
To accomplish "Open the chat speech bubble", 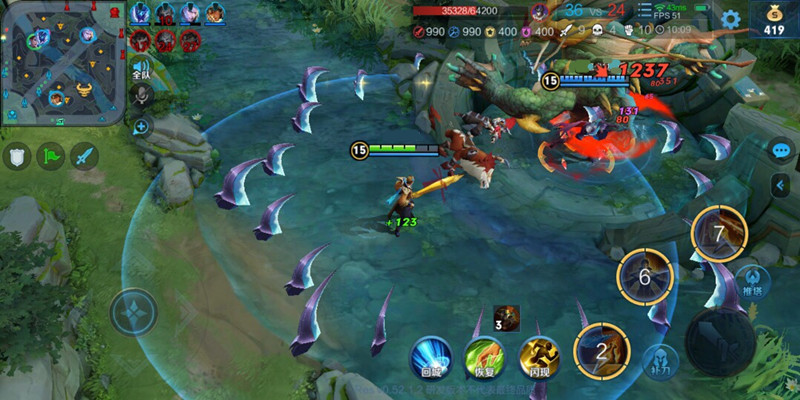I will click(781, 150).
